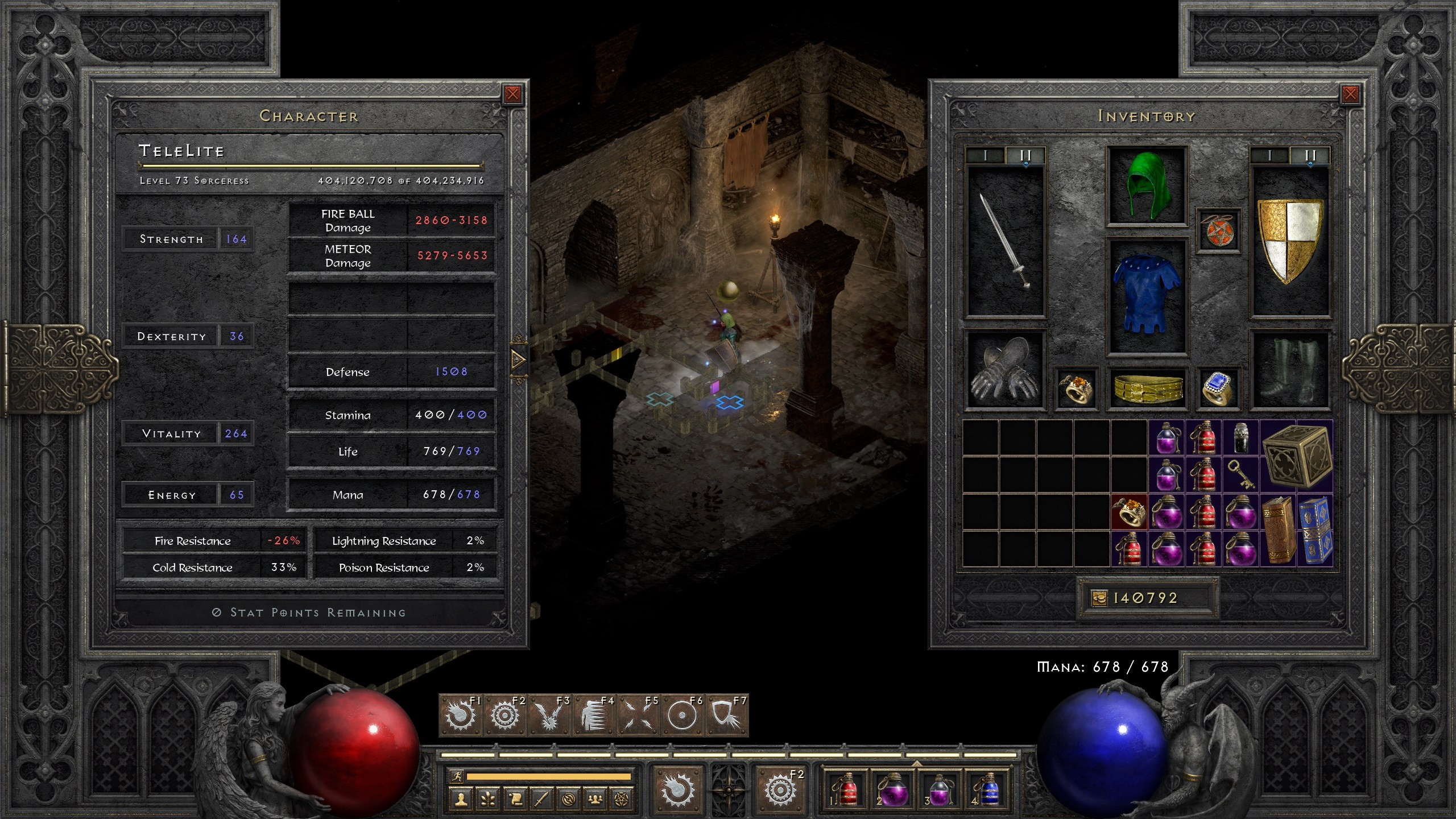Screen dimensions: 1456x819
Task: Close the Character panel
Action: [512, 94]
